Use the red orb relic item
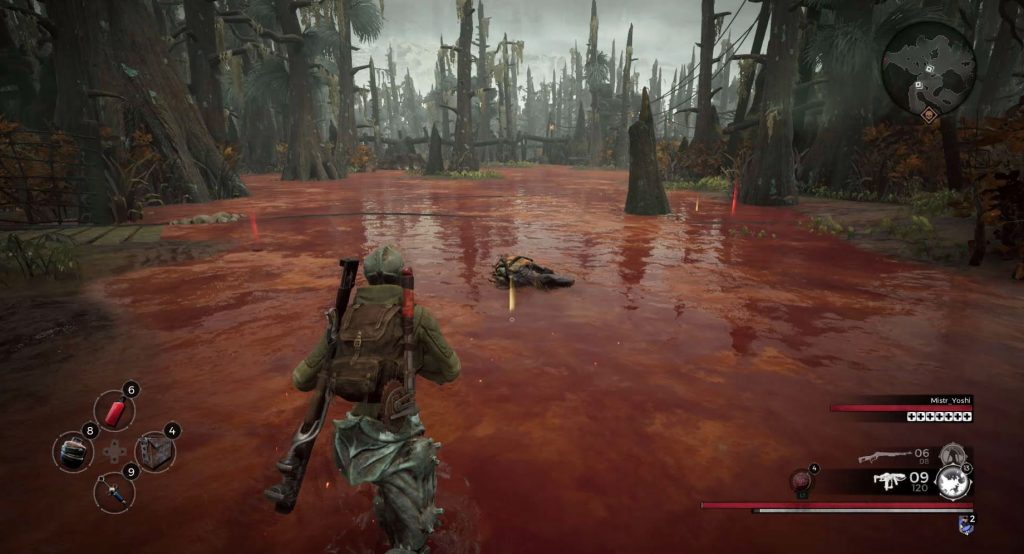The height and width of the screenshot is (554, 1024). (x=802, y=481)
